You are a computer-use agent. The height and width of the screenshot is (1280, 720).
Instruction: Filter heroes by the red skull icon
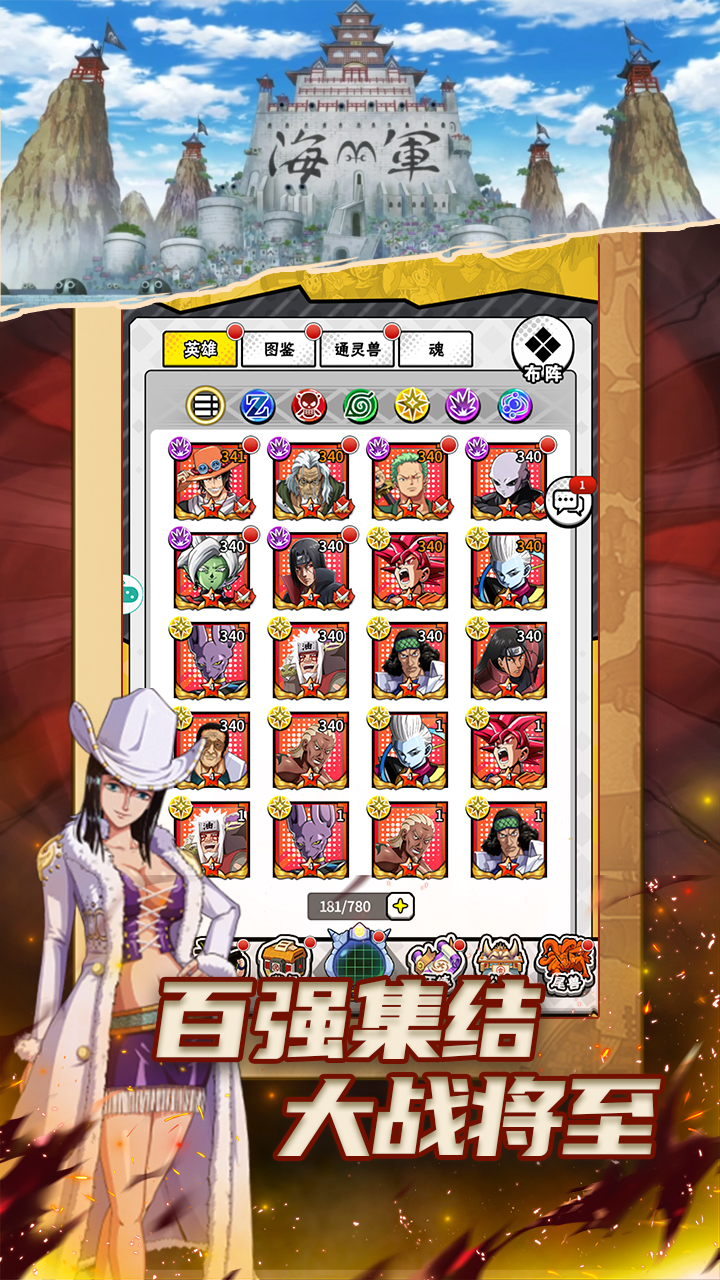click(x=309, y=405)
